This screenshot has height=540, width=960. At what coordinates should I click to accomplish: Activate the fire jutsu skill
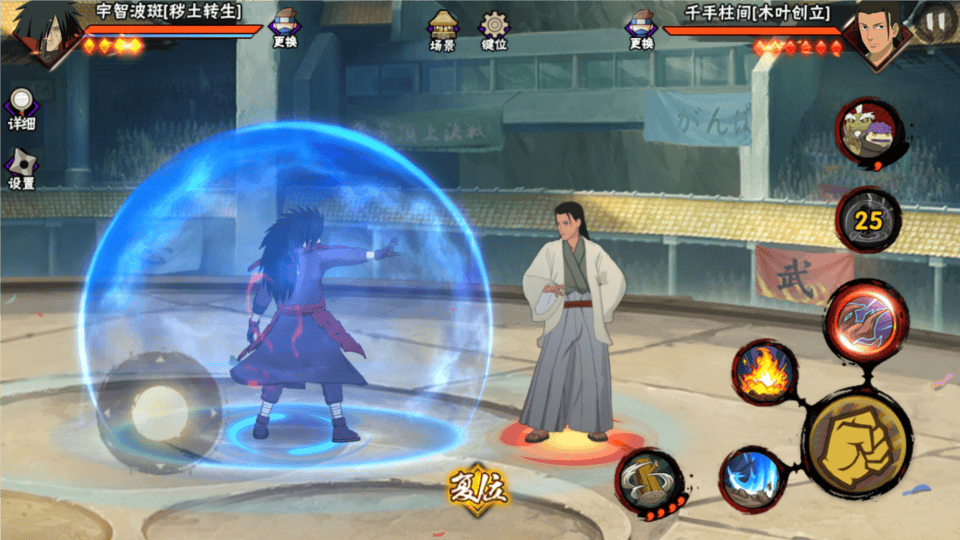click(764, 372)
